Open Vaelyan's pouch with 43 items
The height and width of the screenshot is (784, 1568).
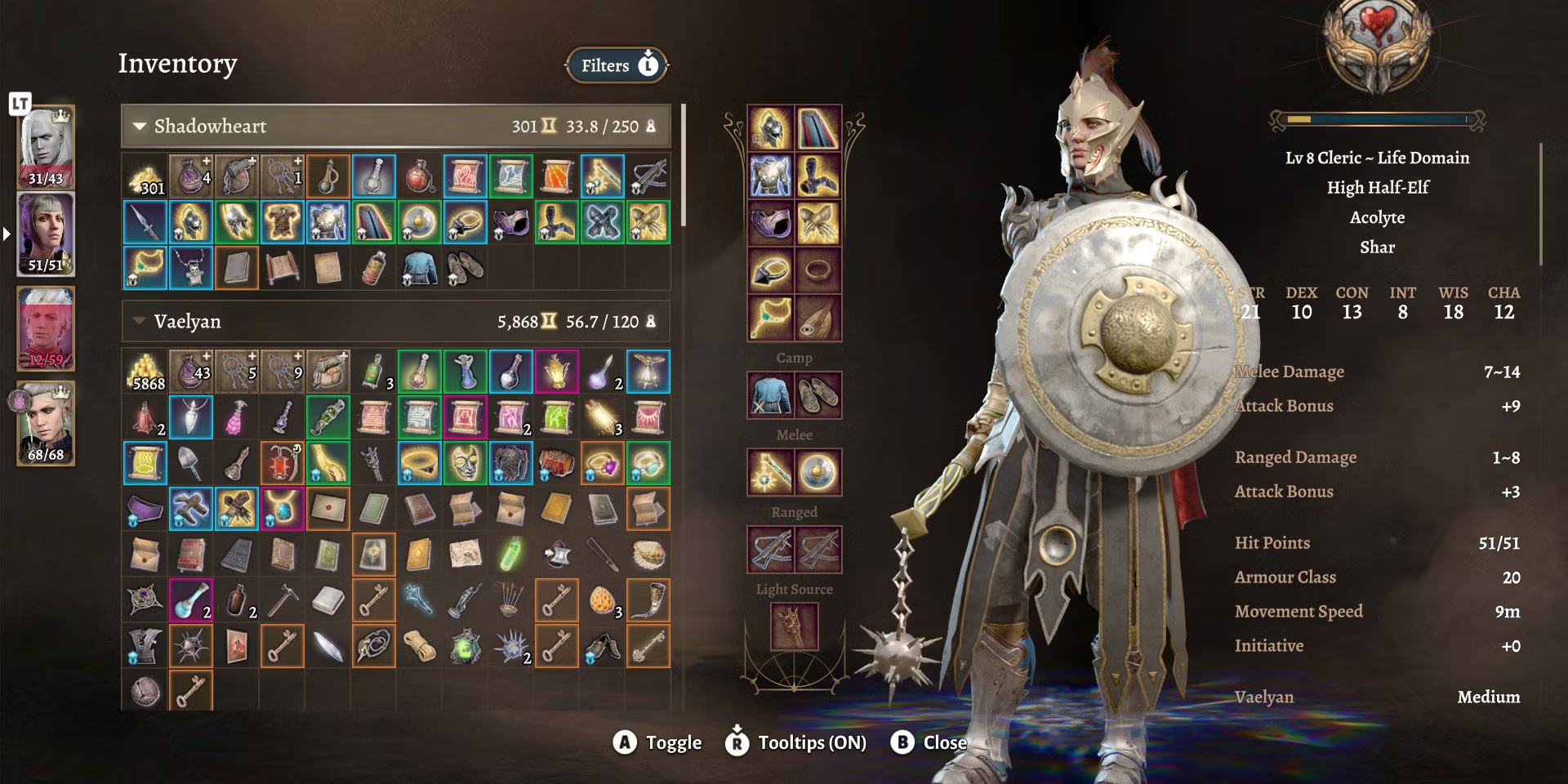(191, 372)
